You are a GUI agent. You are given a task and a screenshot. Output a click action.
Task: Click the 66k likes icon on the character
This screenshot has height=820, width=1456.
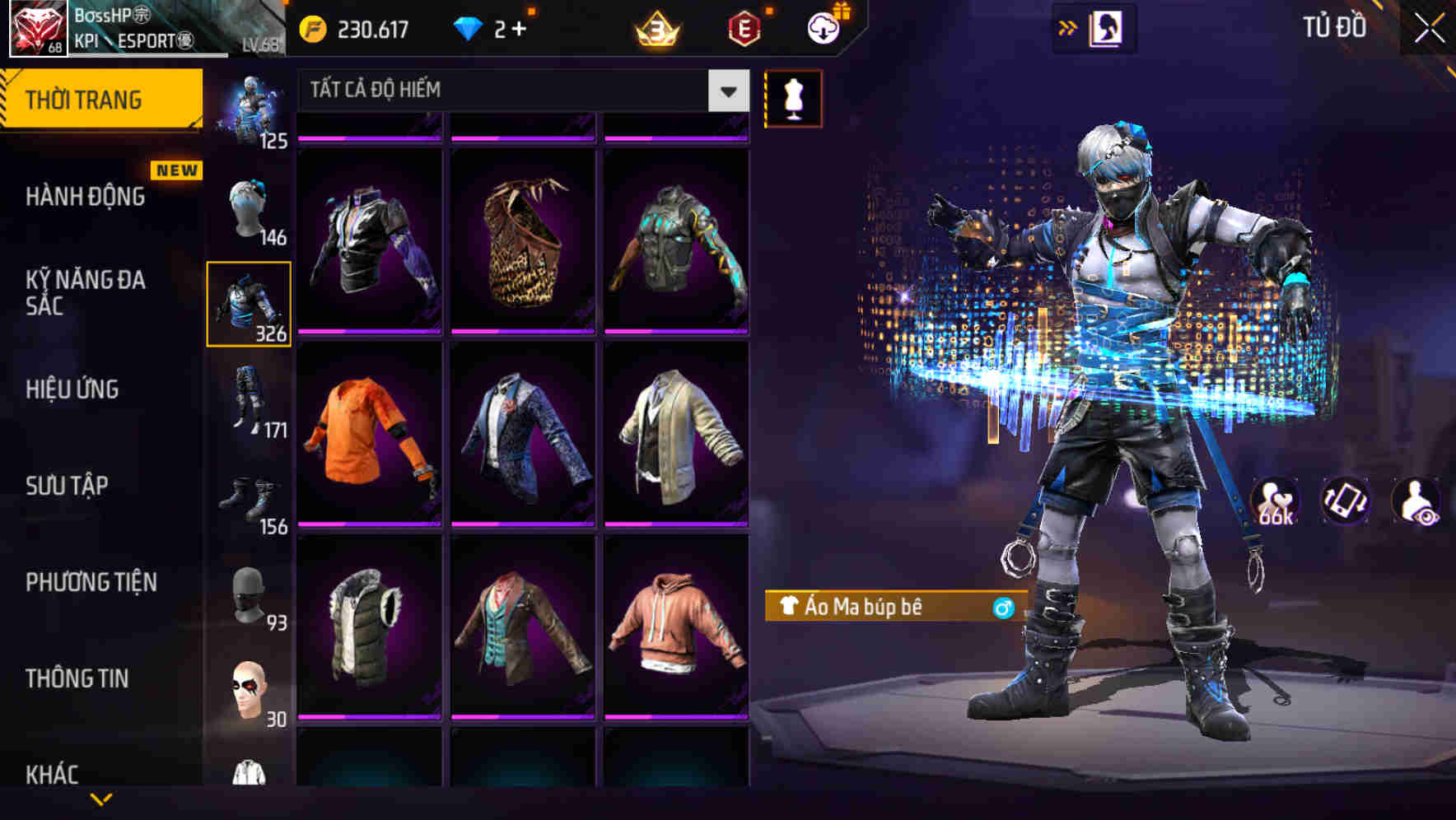(1276, 501)
